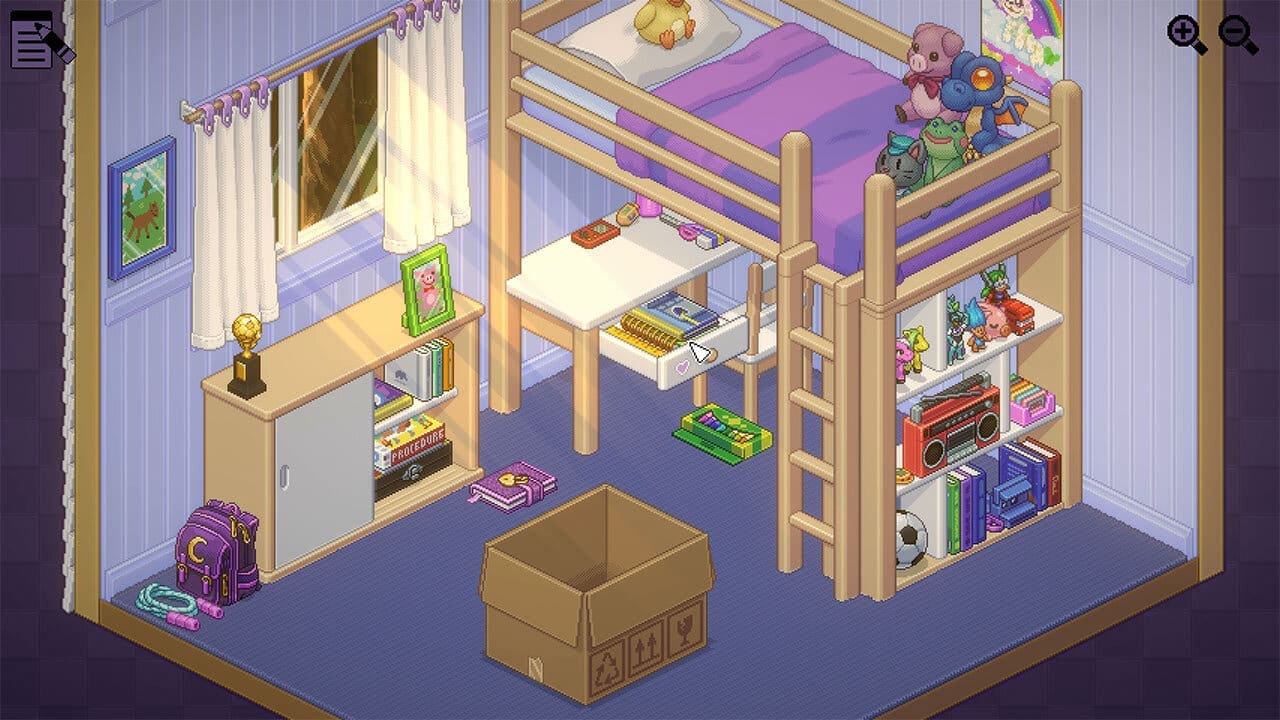
Task: Click the zoom-out magnifier icon
Action: pyautogui.click(x=1238, y=33)
